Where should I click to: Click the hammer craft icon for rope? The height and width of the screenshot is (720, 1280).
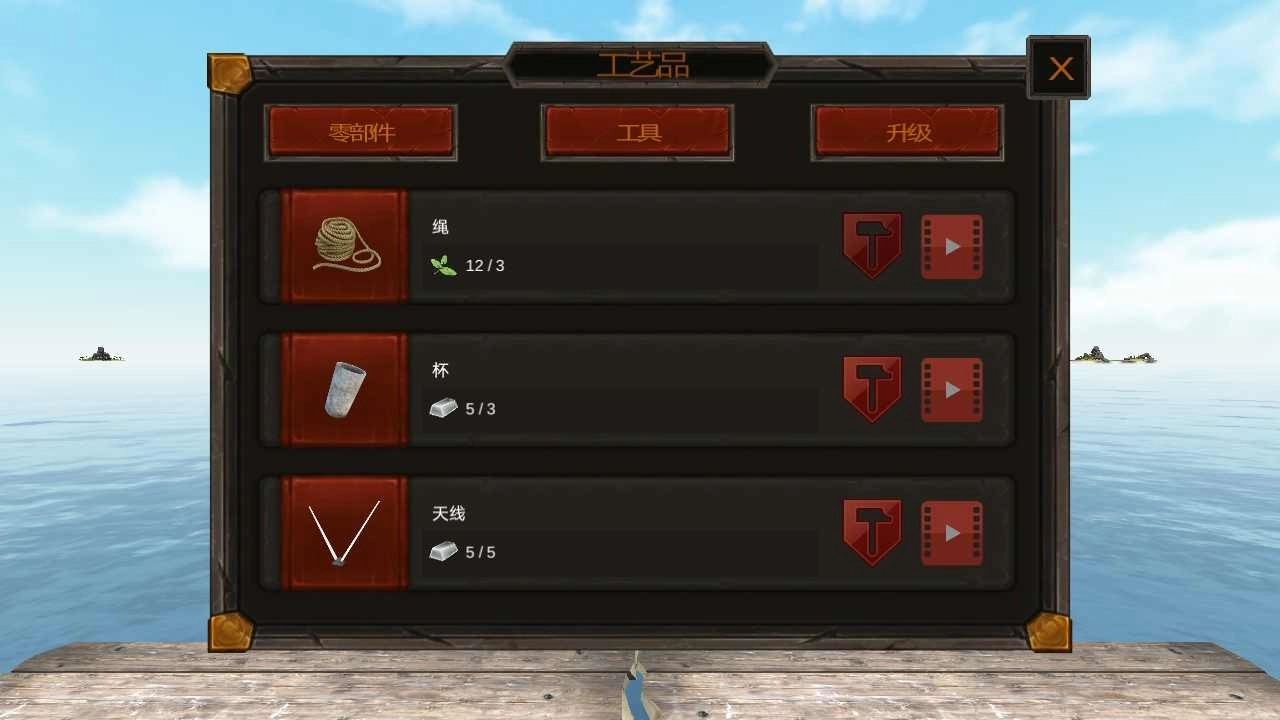[871, 243]
